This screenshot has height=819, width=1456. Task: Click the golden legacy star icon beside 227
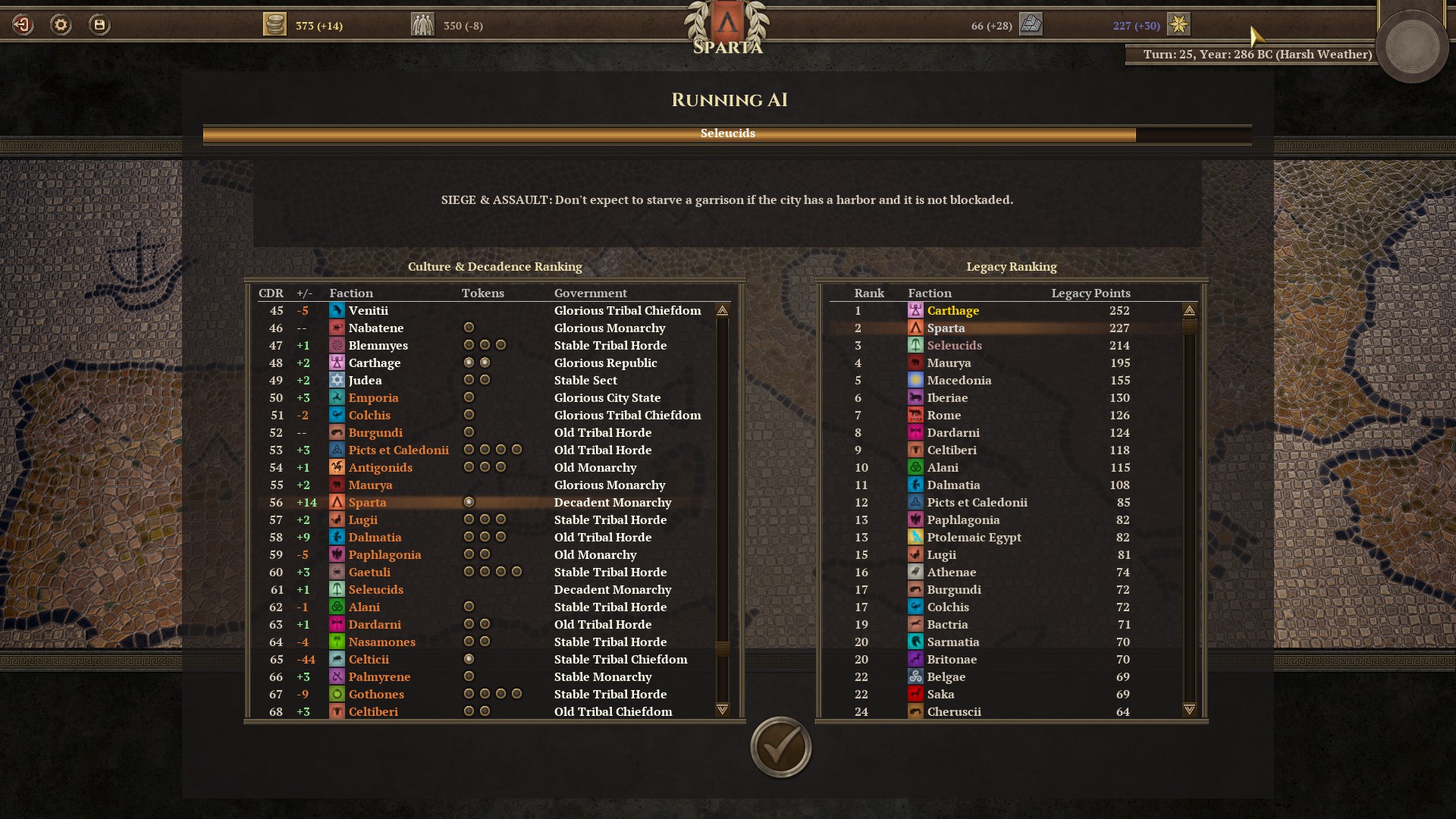point(1178,24)
